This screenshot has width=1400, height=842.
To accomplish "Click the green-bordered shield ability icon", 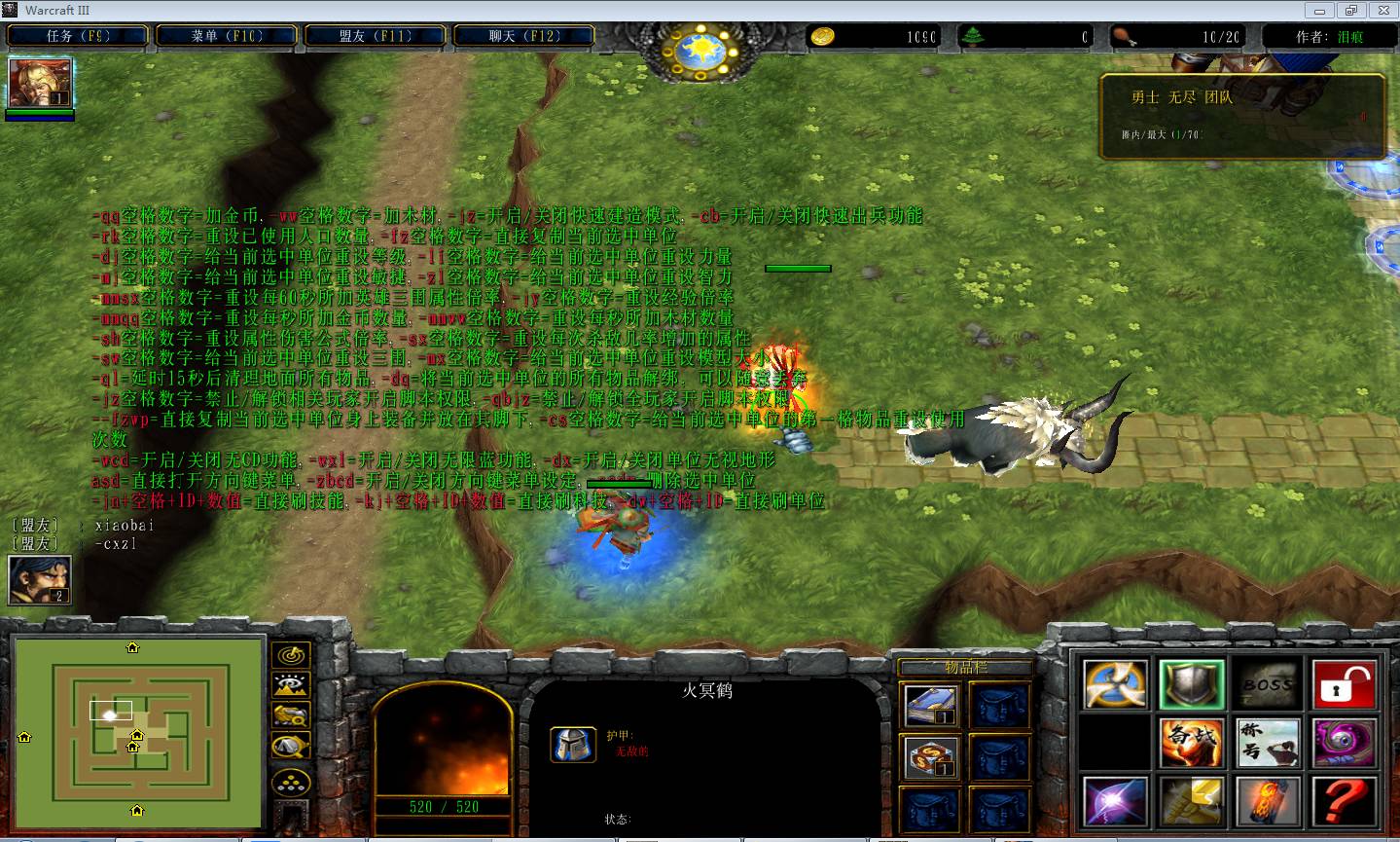I will [1192, 684].
